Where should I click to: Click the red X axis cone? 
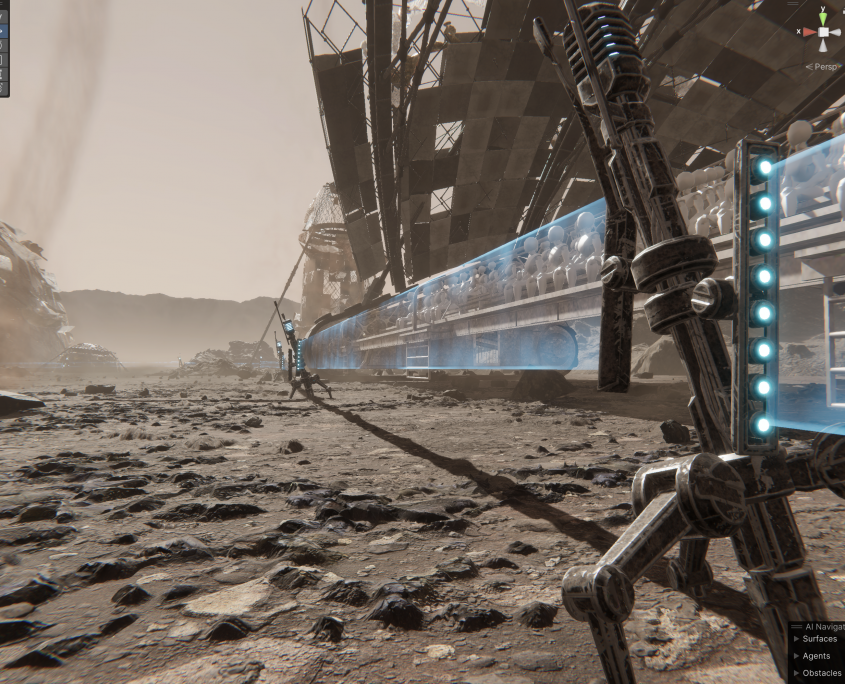[808, 32]
